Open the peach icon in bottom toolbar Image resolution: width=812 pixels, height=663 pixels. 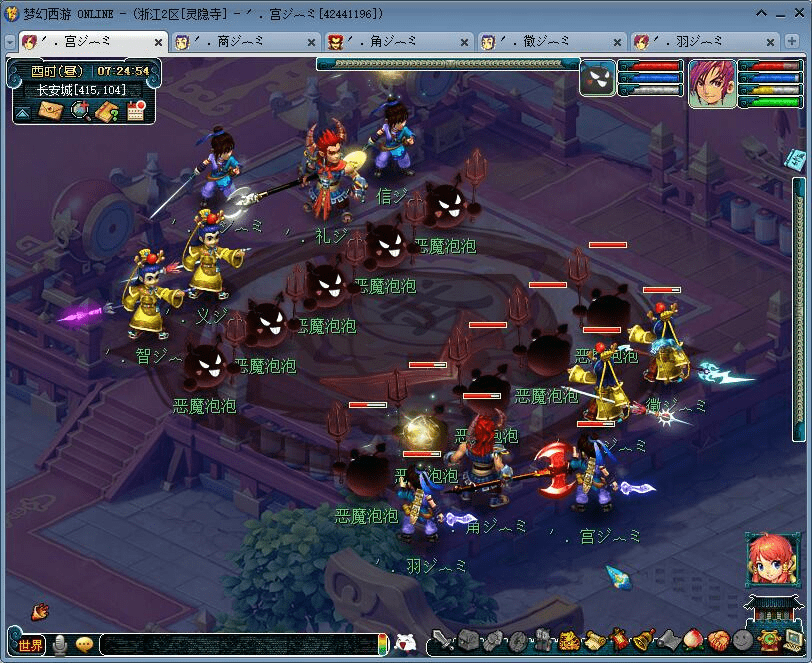(692, 640)
